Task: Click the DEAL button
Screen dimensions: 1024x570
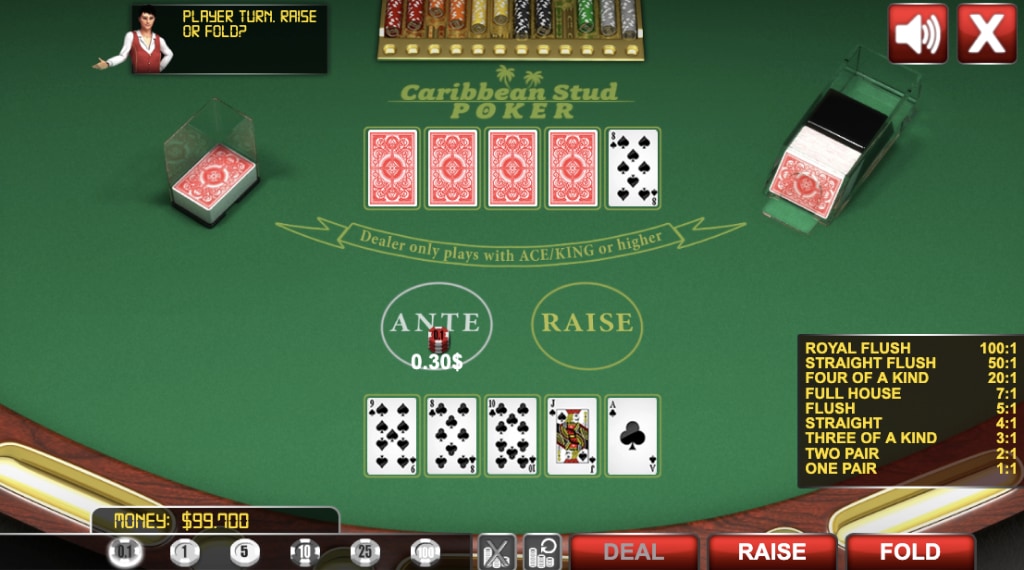Action: point(633,551)
